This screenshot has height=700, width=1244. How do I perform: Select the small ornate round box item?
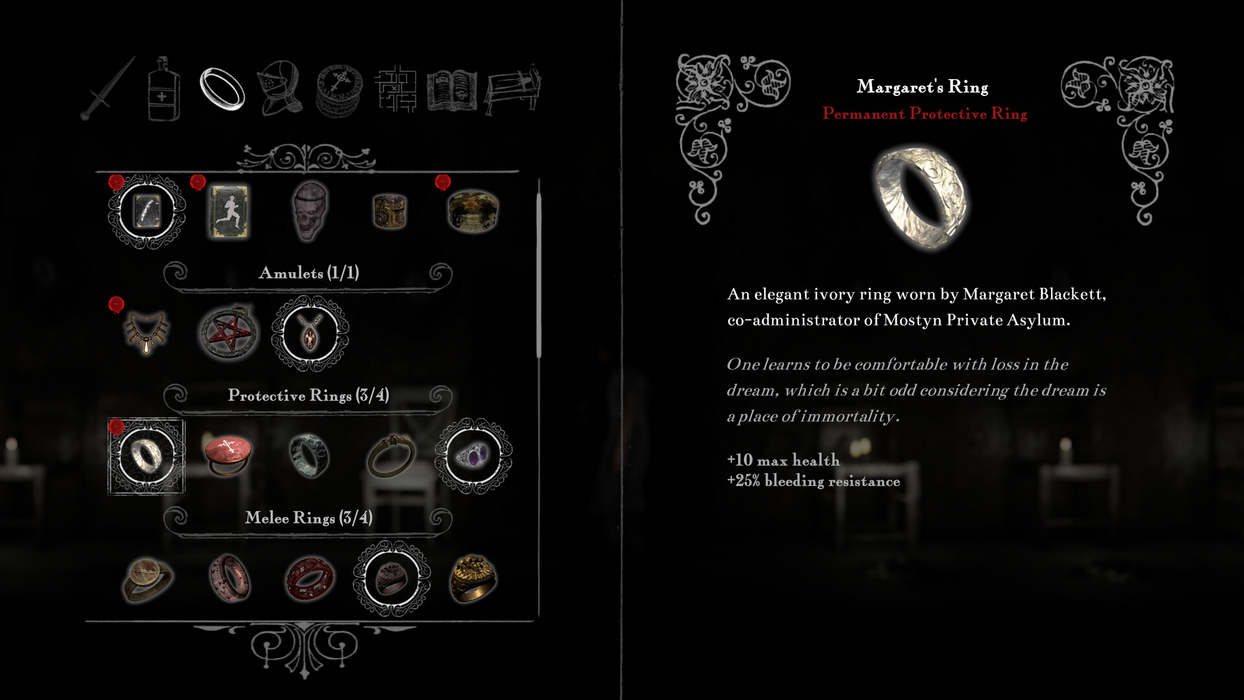click(x=391, y=211)
